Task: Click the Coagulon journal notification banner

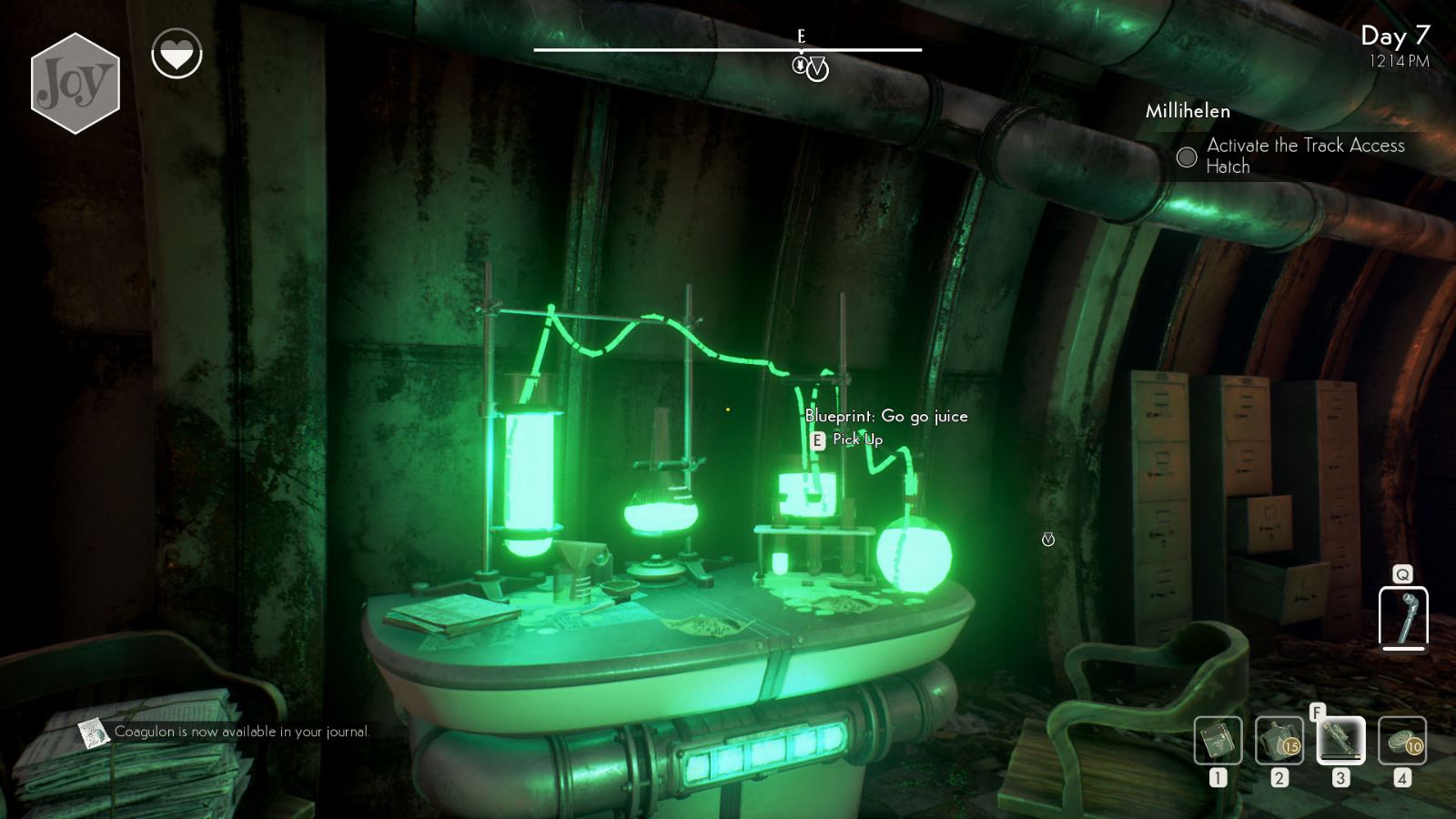Action: 241,730
